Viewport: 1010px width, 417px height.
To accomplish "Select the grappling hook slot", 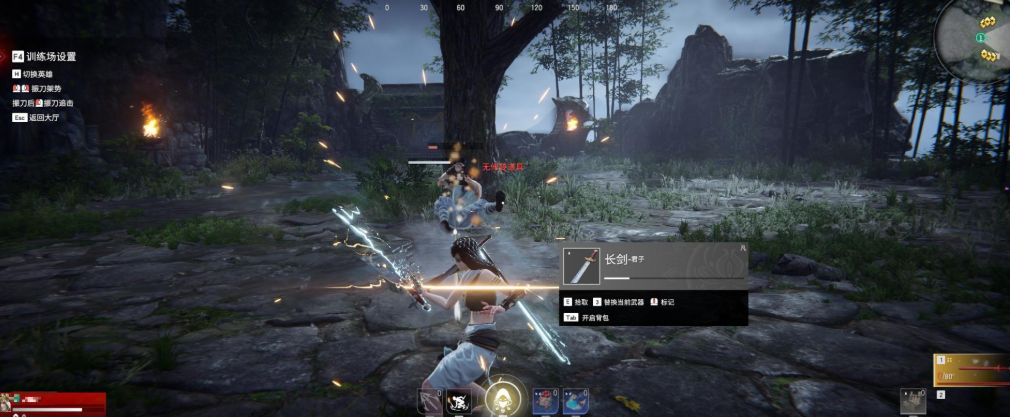I will click(x=428, y=401).
